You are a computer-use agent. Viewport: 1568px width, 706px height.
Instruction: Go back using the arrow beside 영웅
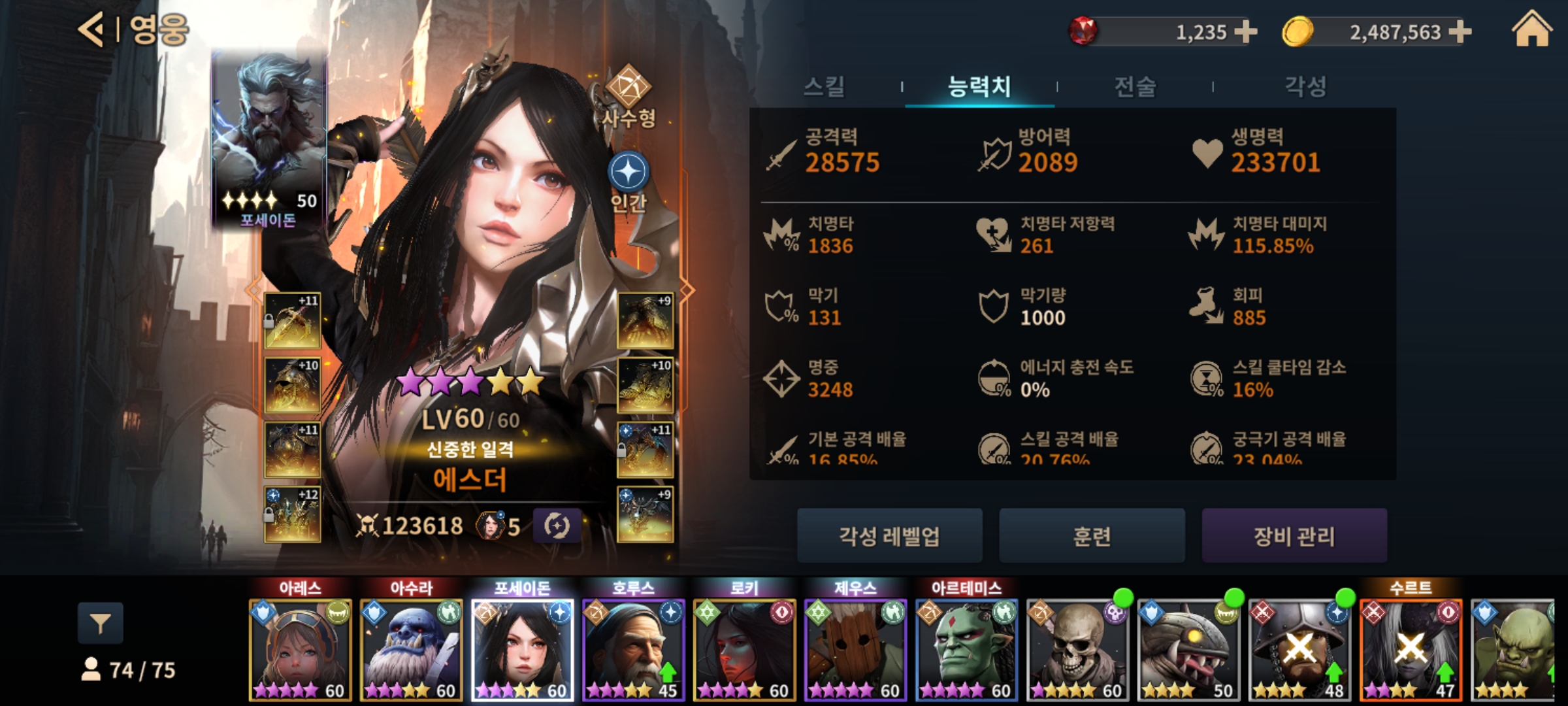(91, 29)
